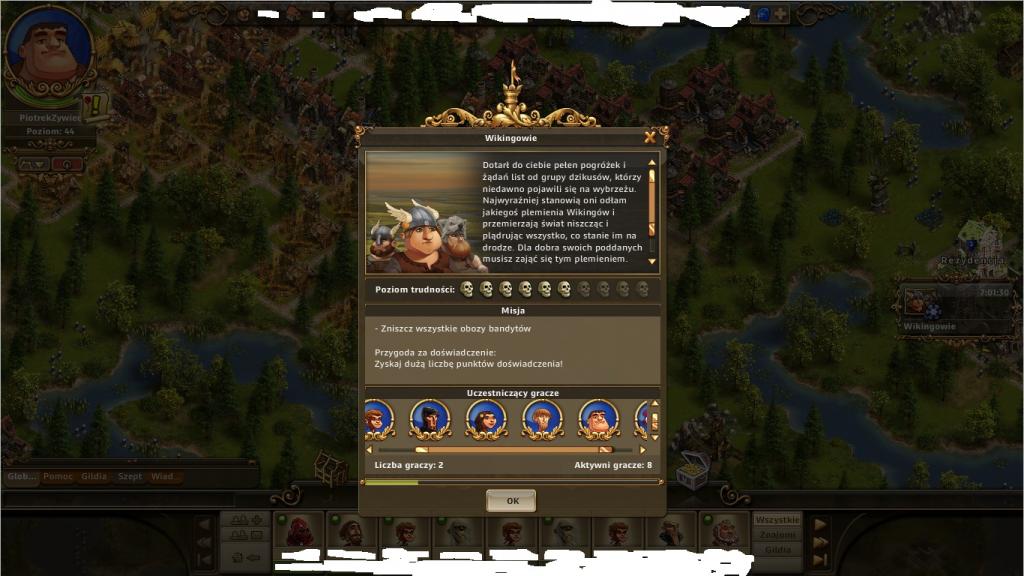Viewport: 1024px width, 576px height.
Task: Show Znajomi friends filter
Action: (x=777, y=535)
